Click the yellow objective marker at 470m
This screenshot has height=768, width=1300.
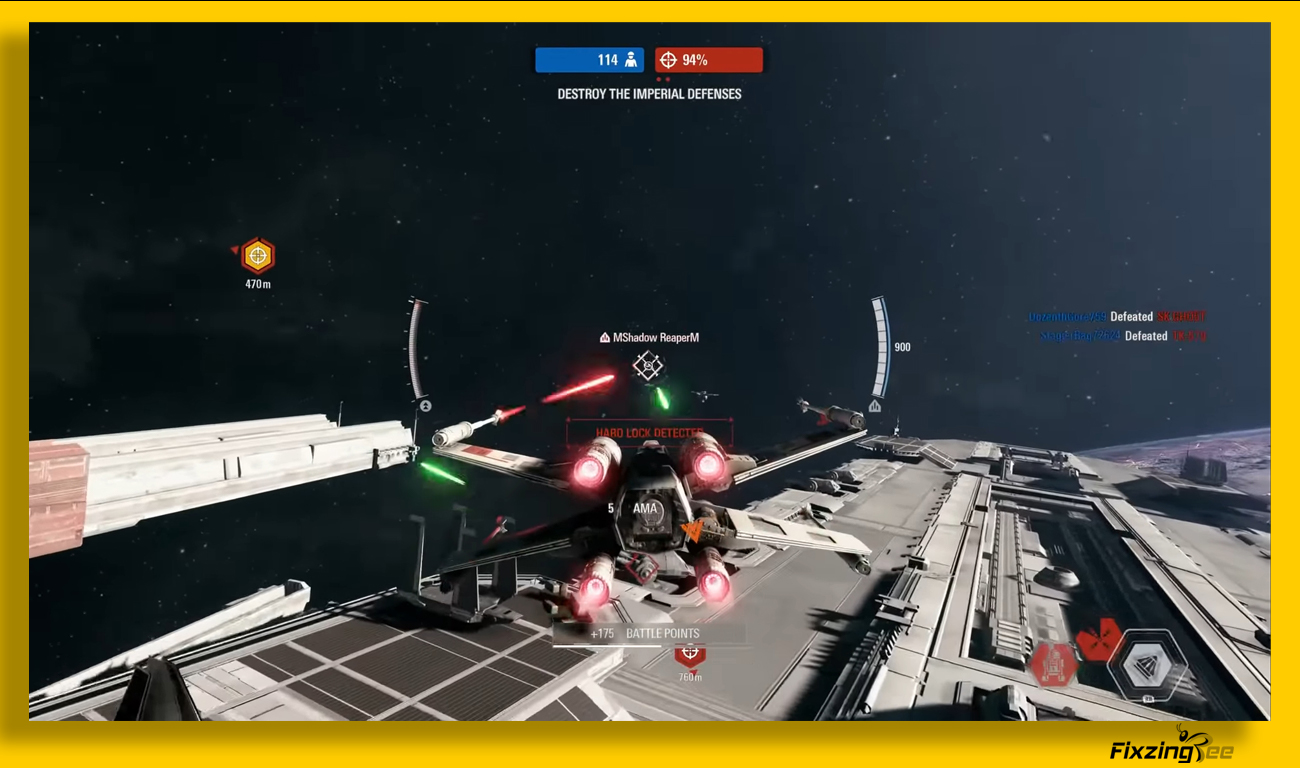click(x=258, y=256)
